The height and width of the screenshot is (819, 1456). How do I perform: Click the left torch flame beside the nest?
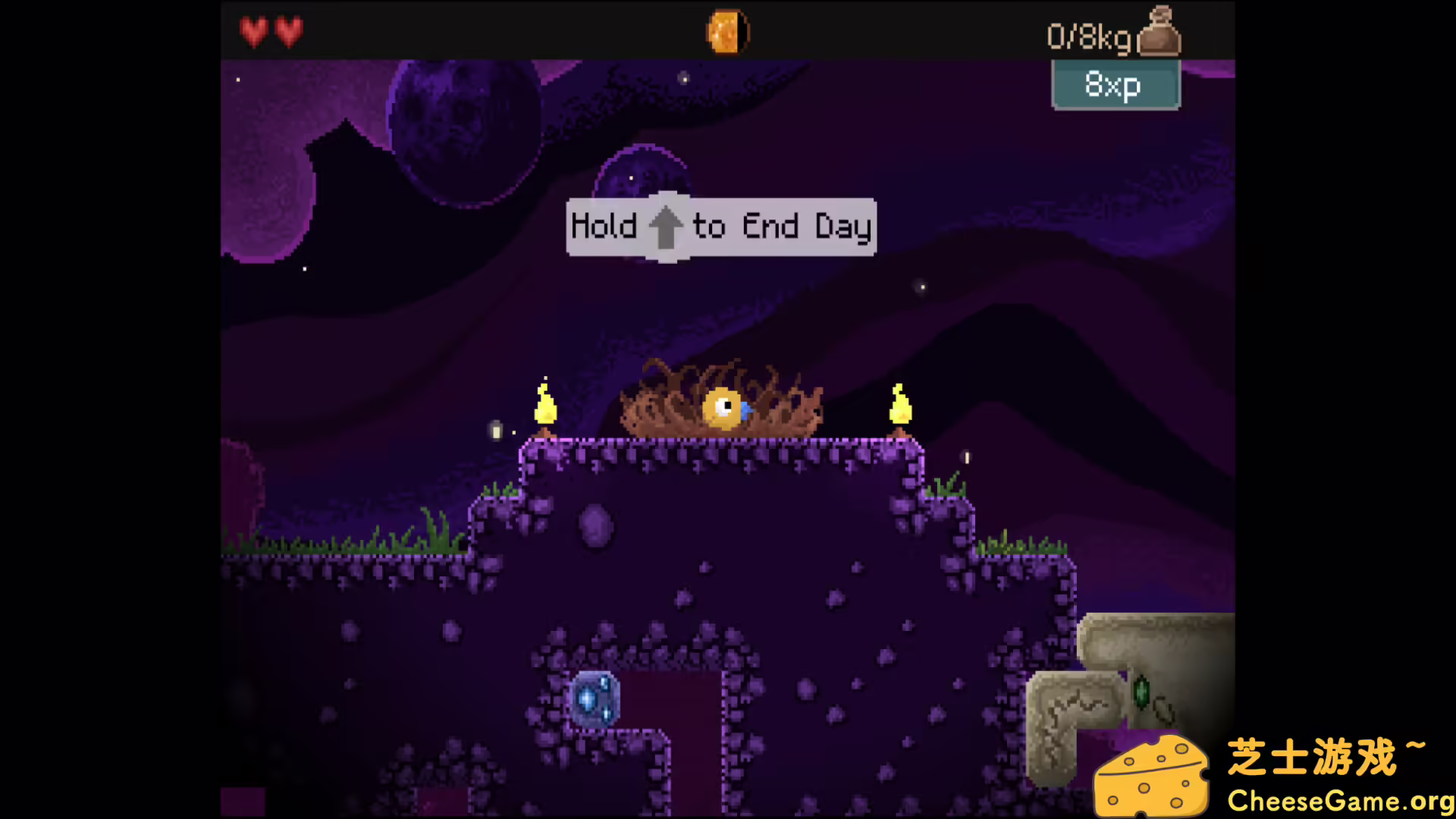tap(546, 409)
